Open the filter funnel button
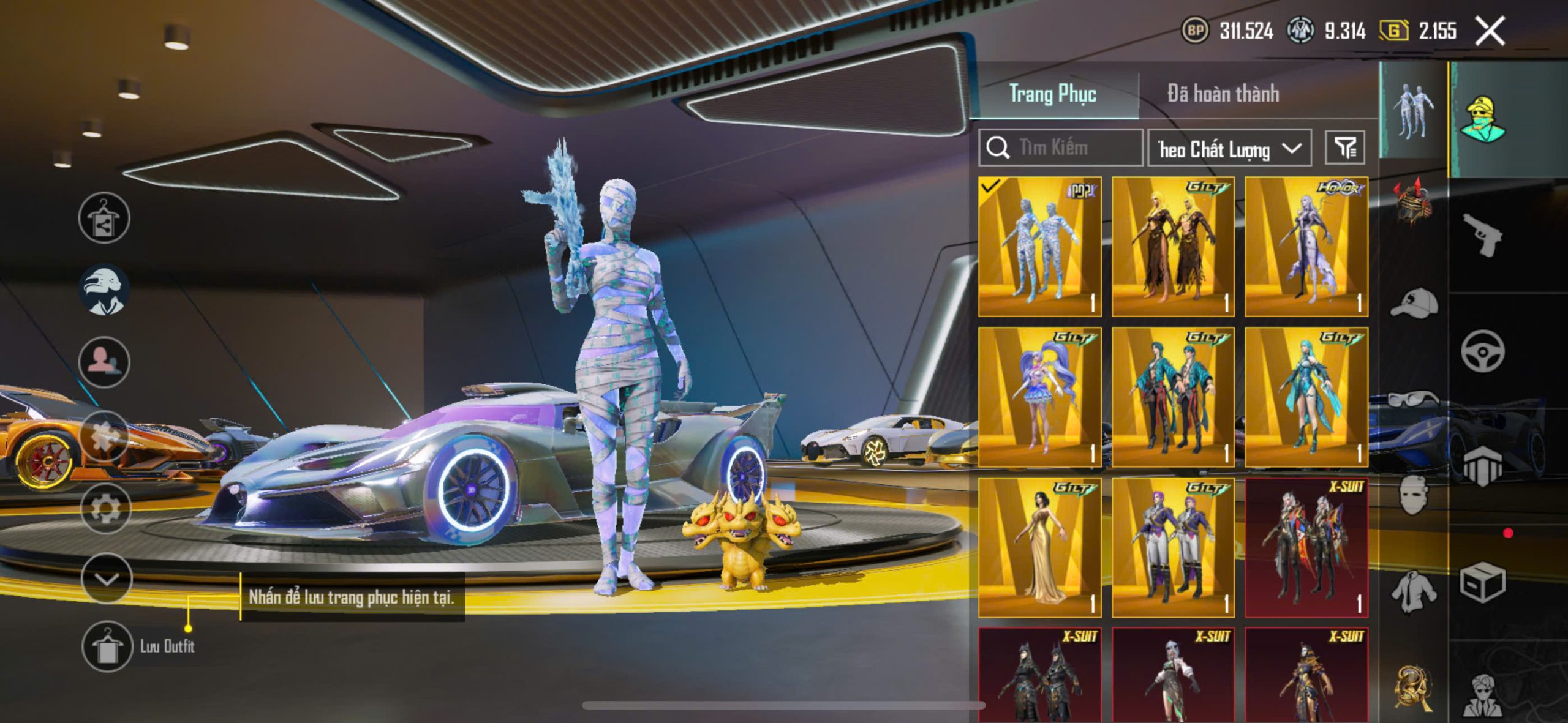 [x=1344, y=148]
